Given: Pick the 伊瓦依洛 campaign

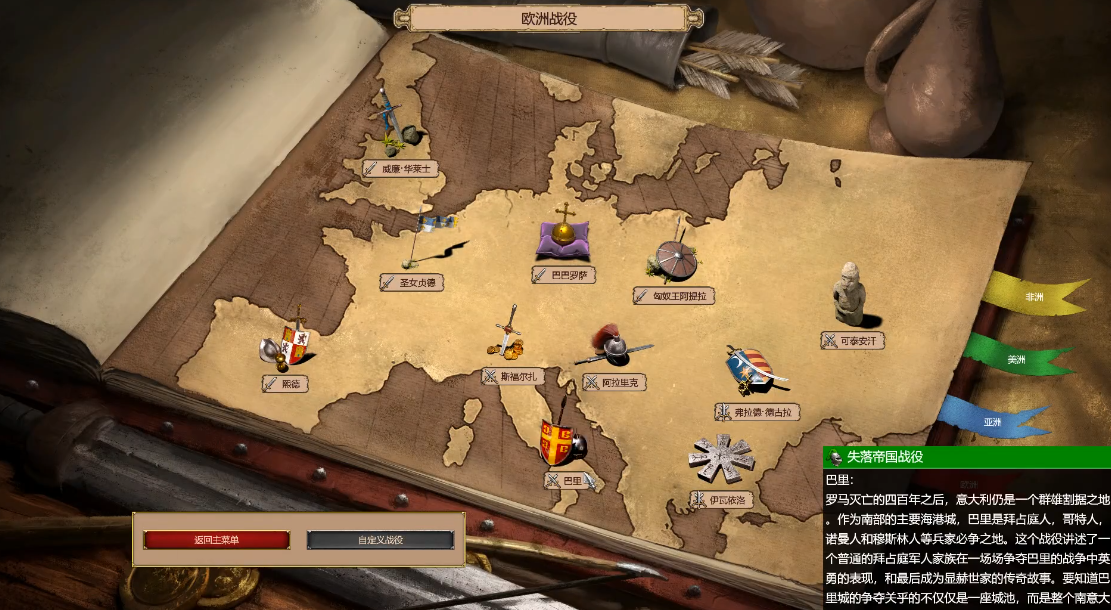Looking at the screenshot, I should pos(721,498).
